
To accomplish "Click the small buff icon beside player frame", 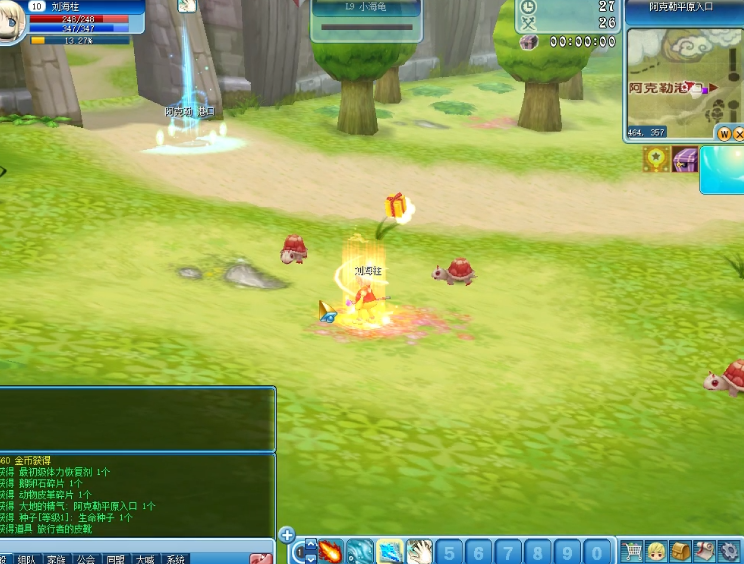I will click(187, 6).
